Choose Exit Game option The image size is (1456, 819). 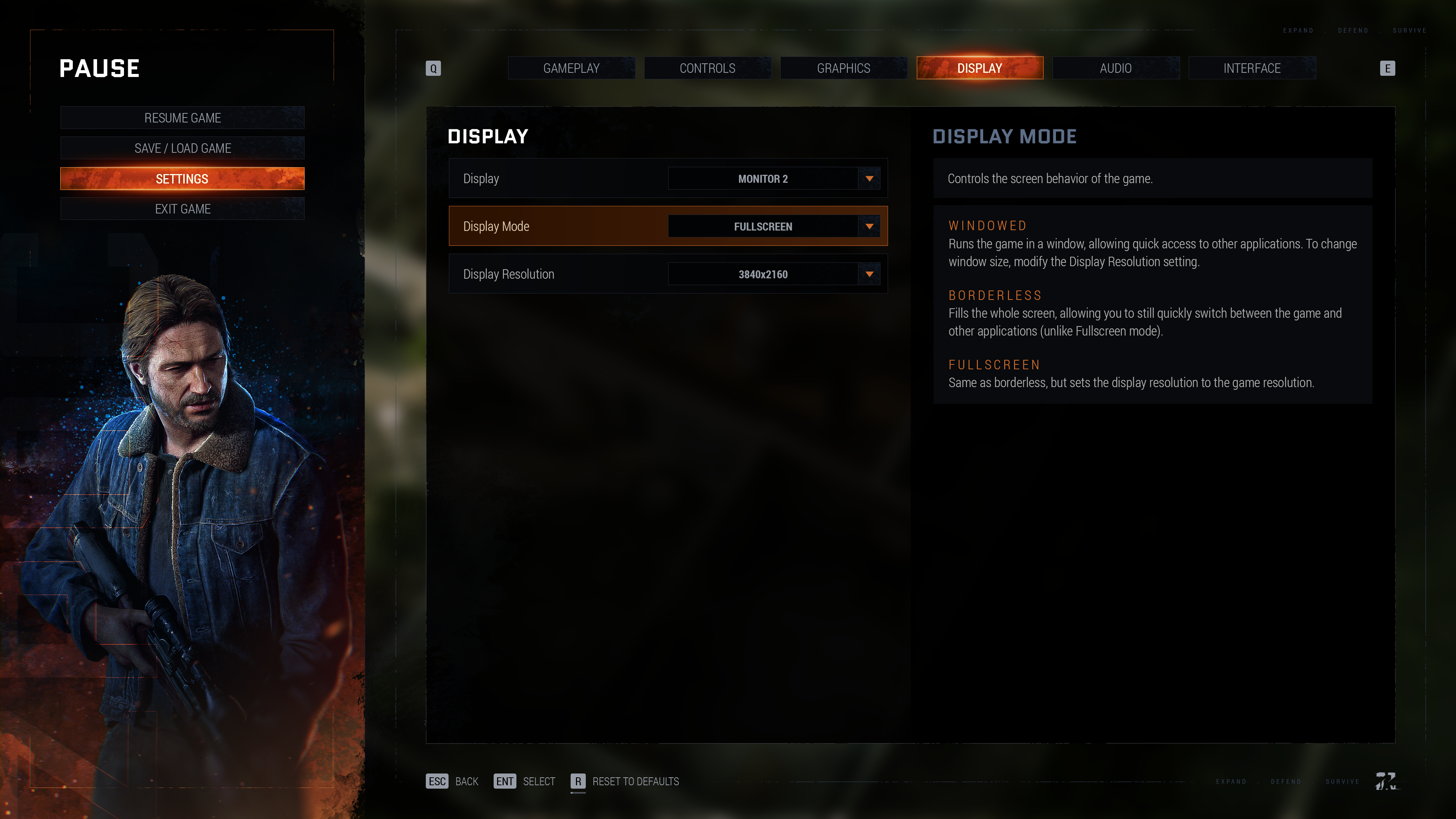pos(182,209)
